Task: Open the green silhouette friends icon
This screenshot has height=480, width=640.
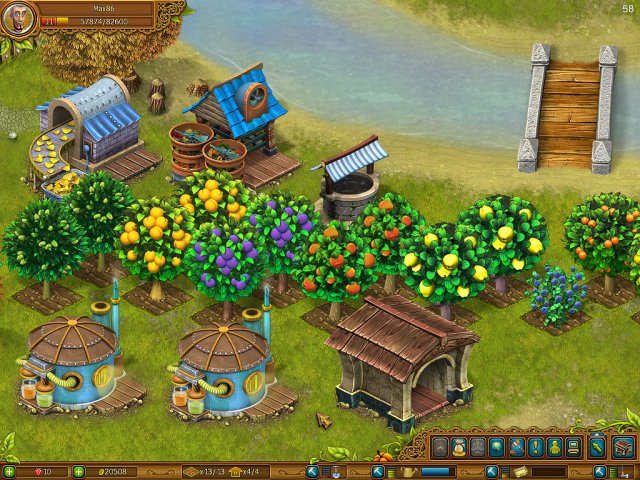Action: (x=553, y=447)
